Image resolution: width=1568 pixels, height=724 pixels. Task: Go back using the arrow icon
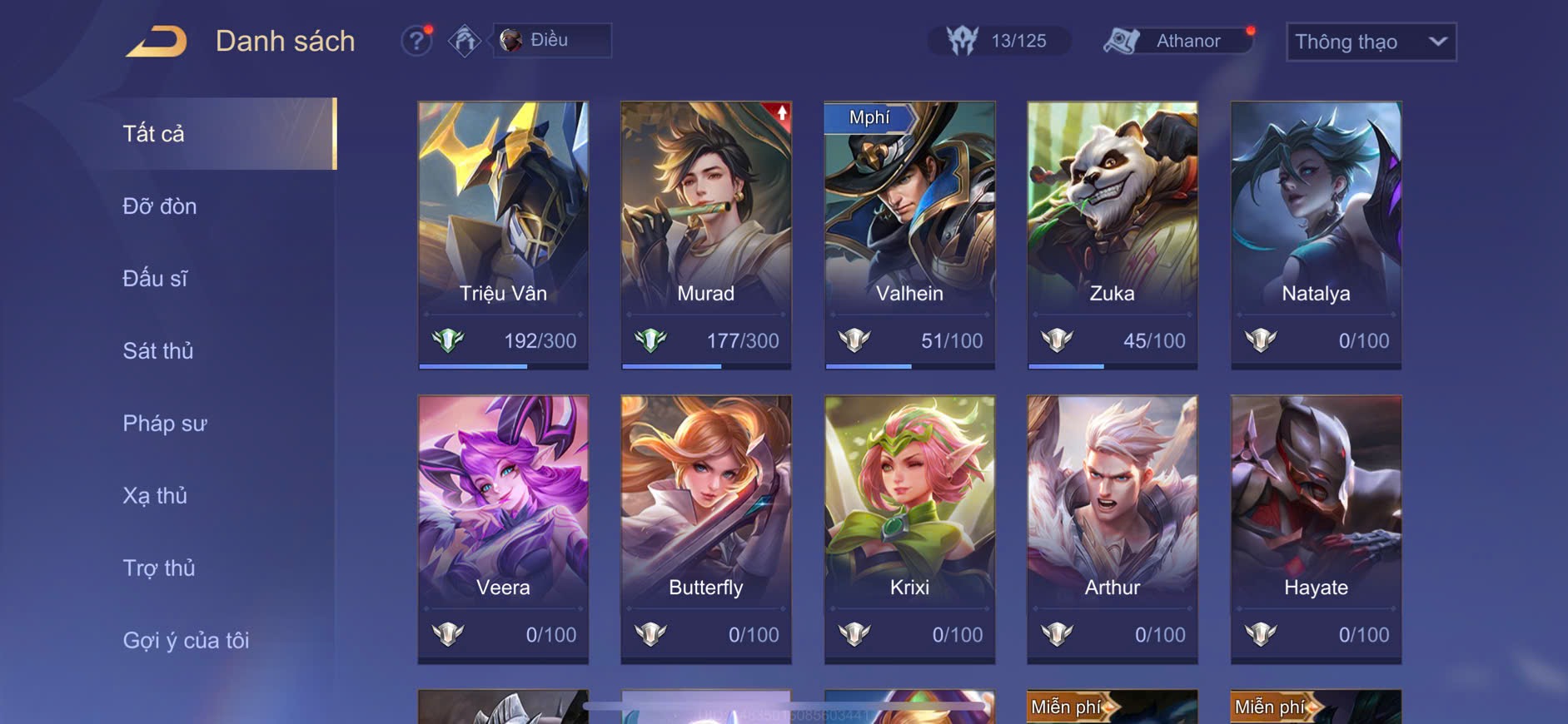coord(157,42)
